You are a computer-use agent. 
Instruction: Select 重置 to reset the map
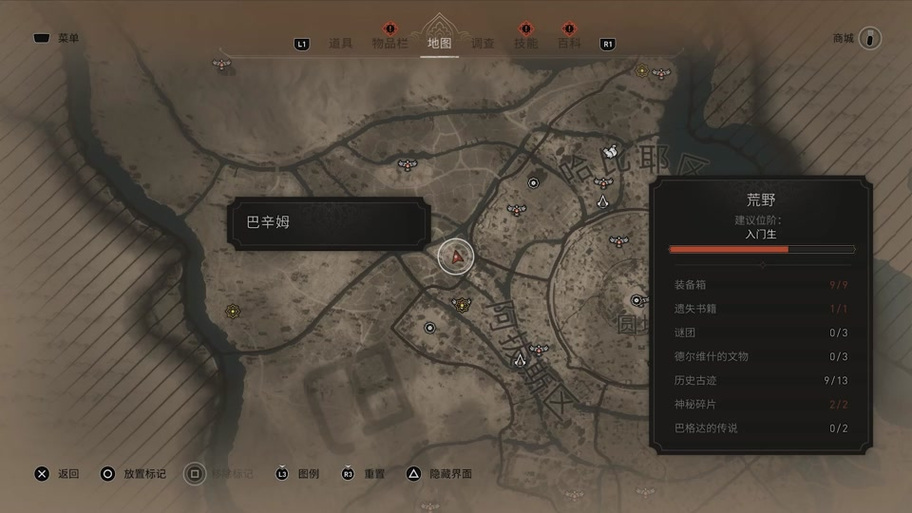point(364,473)
